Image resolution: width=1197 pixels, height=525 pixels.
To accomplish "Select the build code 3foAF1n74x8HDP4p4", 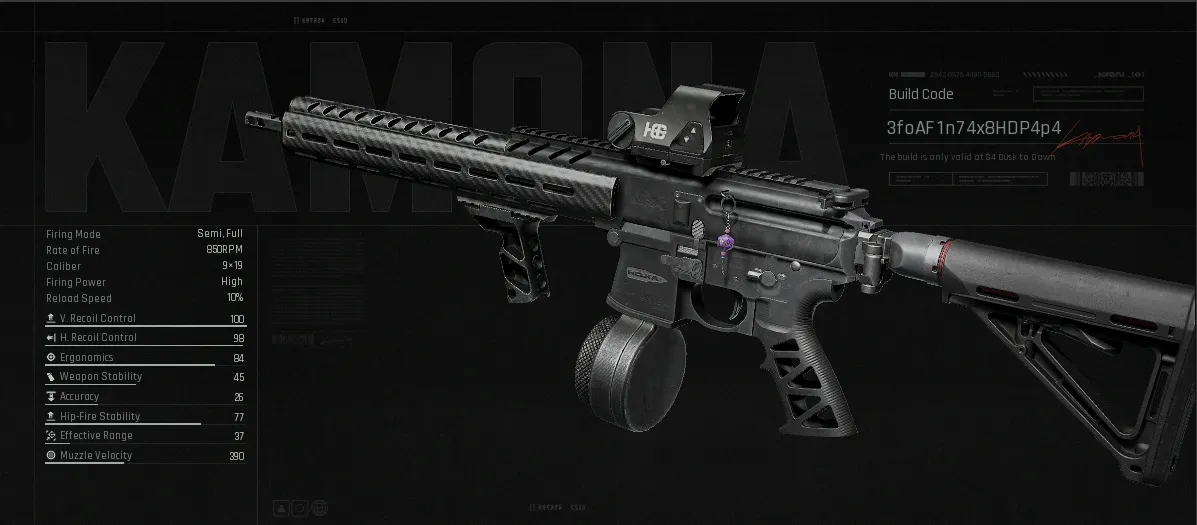I will [973, 129].
